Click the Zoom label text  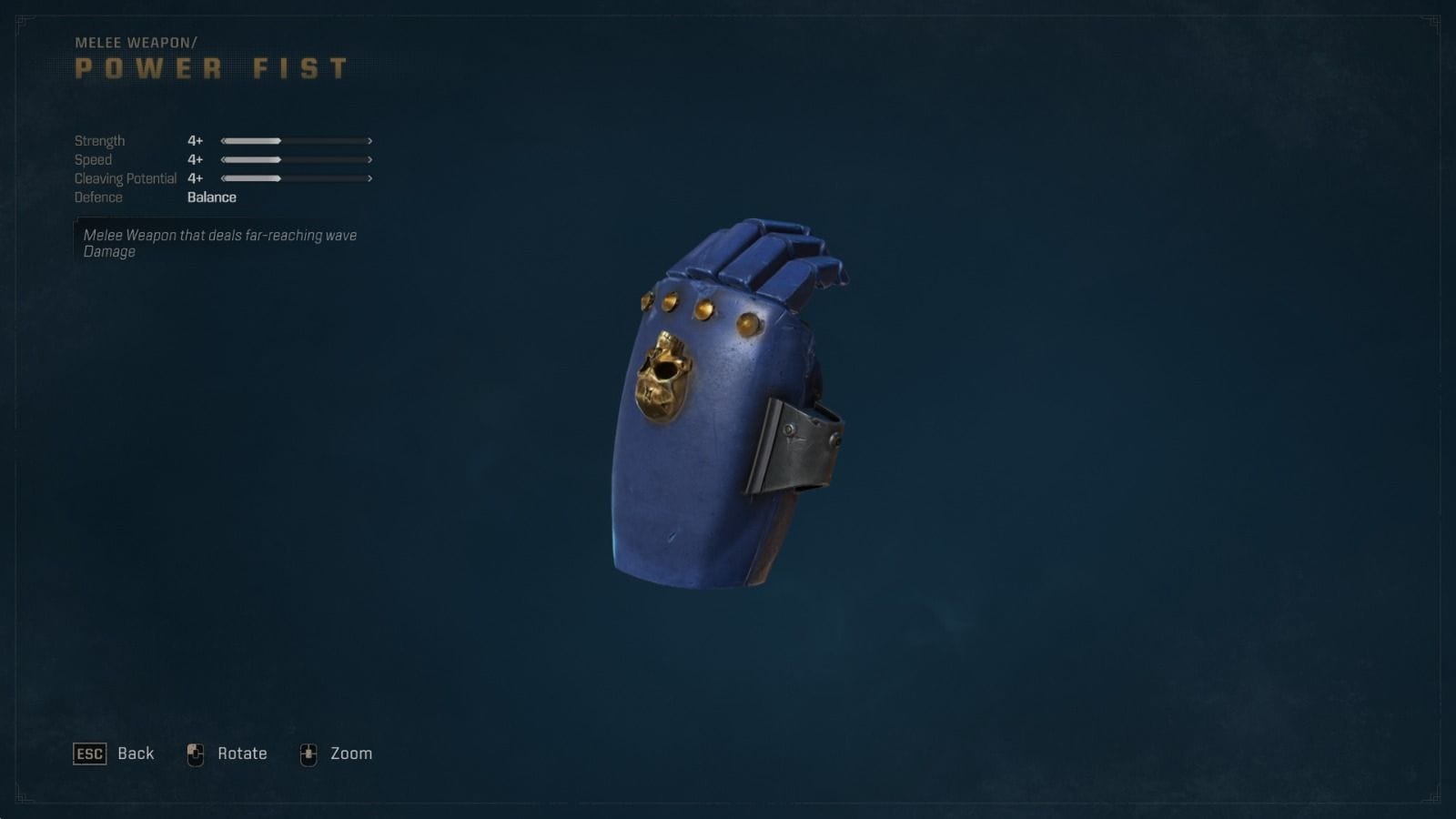pos(349,753)
